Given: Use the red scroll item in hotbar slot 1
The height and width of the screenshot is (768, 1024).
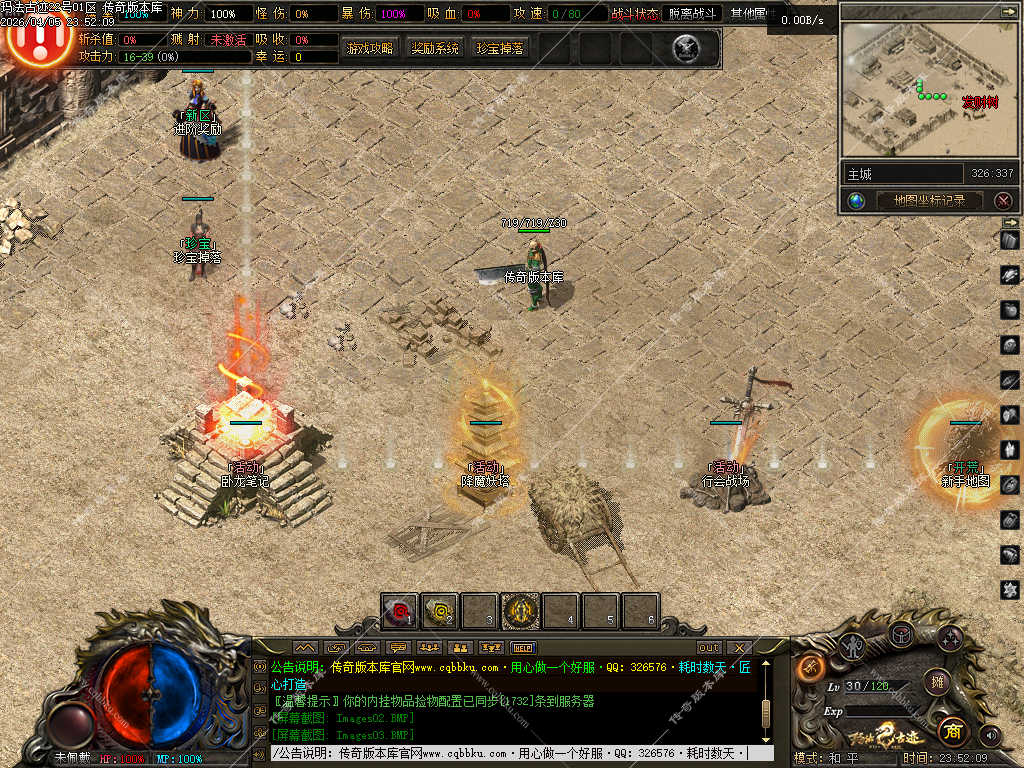Looking at the screenshot, I should pos(399,610).
